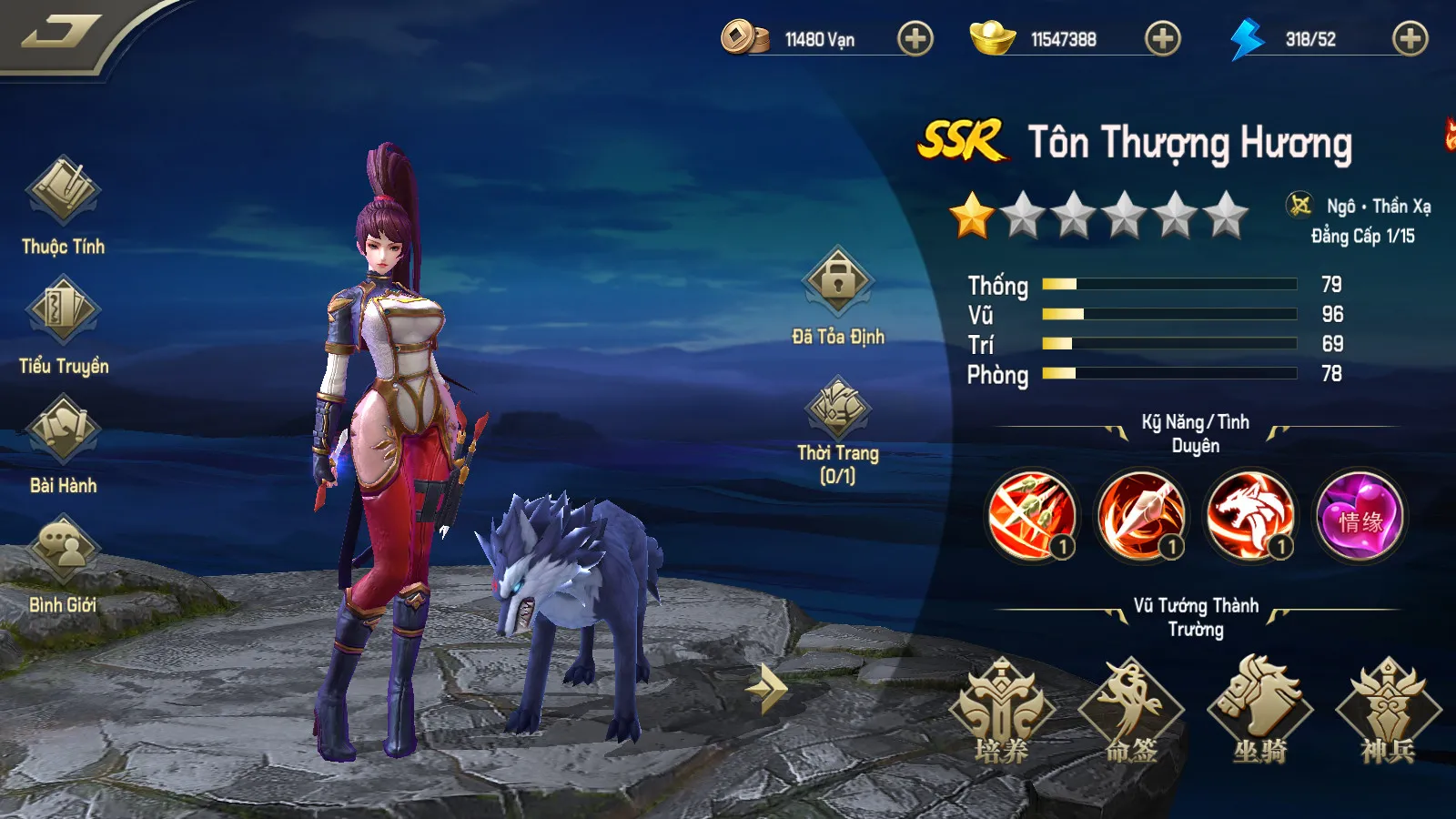Open the 命签 fate sign button
This screenshot has width=1456, height=819.
(1131, 710)
